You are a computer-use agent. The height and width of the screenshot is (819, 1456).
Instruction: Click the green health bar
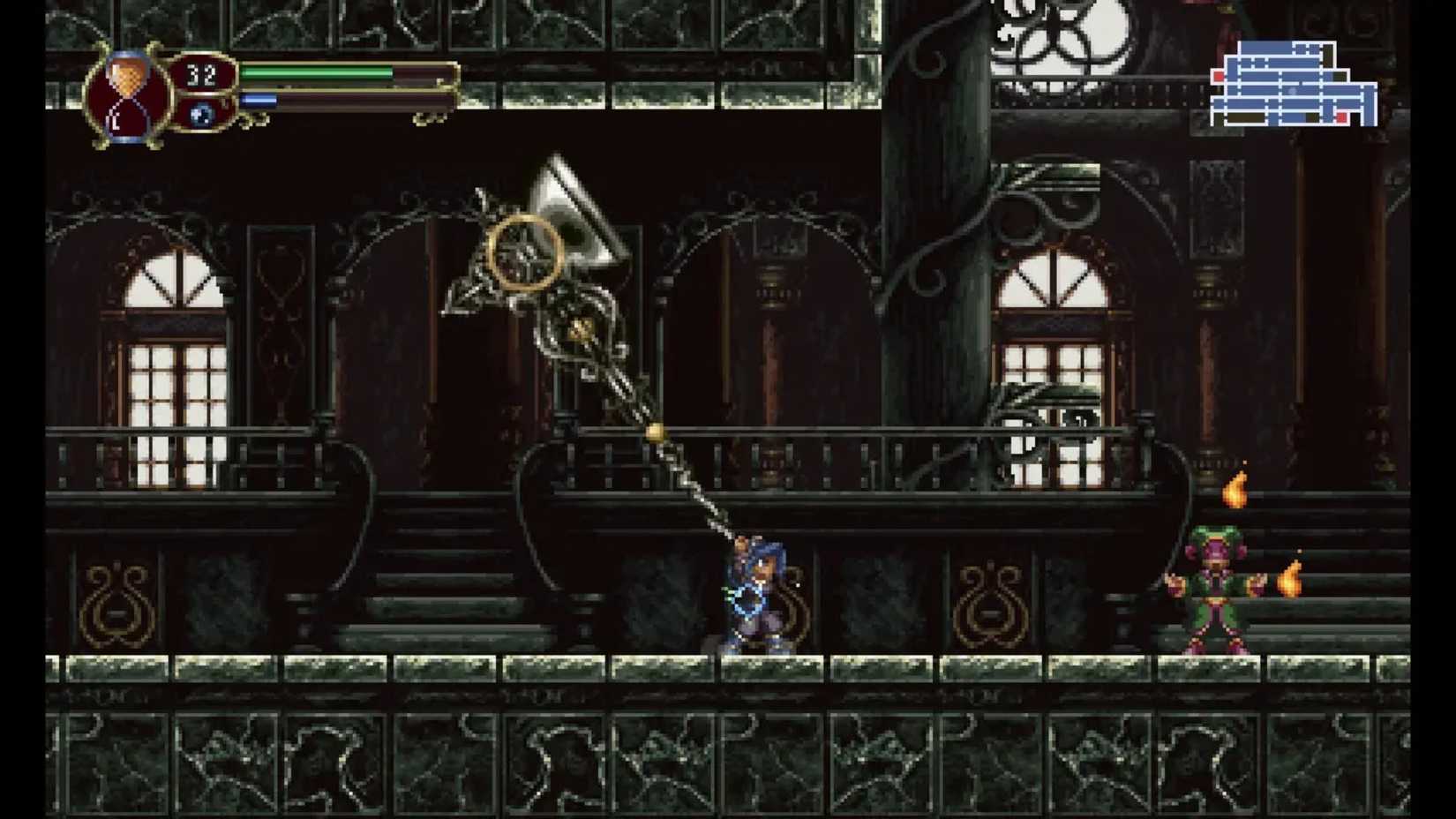point(318,74)
